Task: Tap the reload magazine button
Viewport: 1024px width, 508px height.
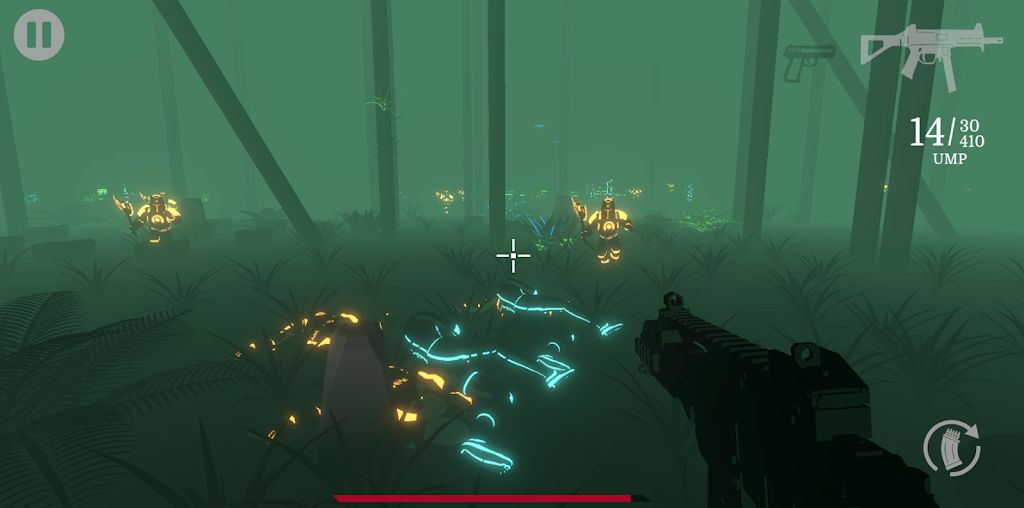Action: 951,447
